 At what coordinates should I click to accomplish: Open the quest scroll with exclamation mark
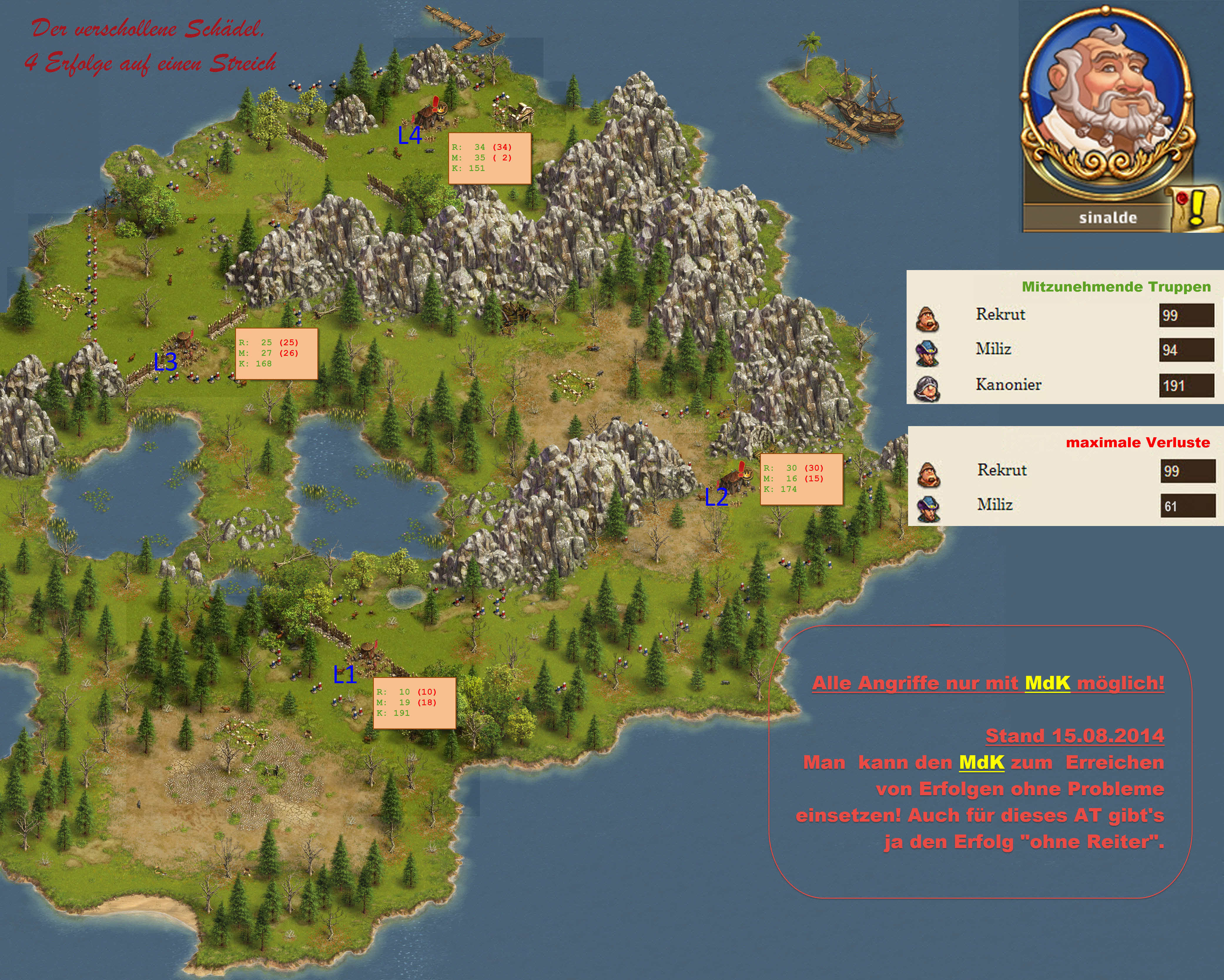(x=1196, y=208)
